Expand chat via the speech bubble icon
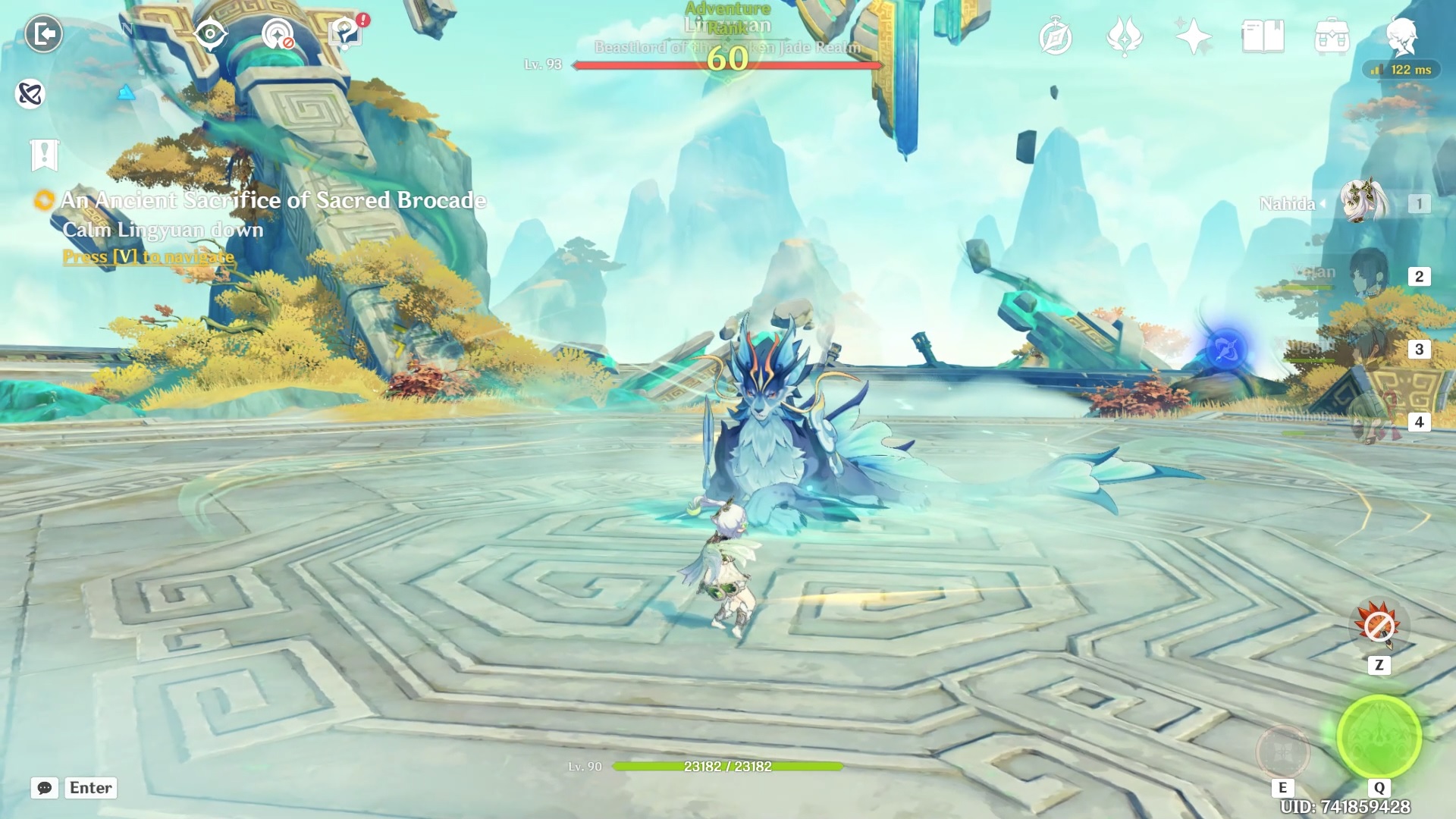 point(43,788)
